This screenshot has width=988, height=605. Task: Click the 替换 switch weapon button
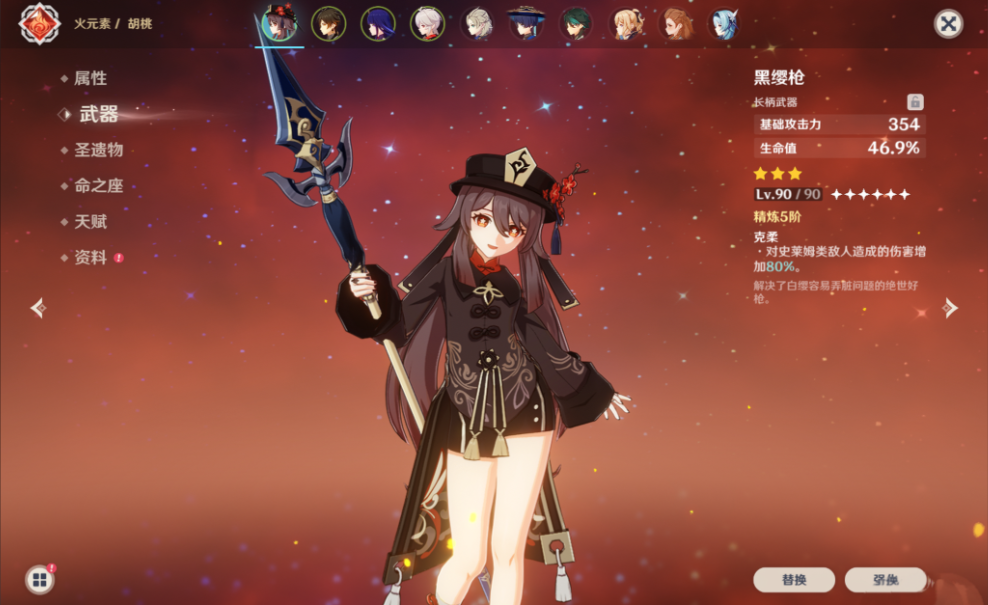pyautogui.click(x=794, y=580)
